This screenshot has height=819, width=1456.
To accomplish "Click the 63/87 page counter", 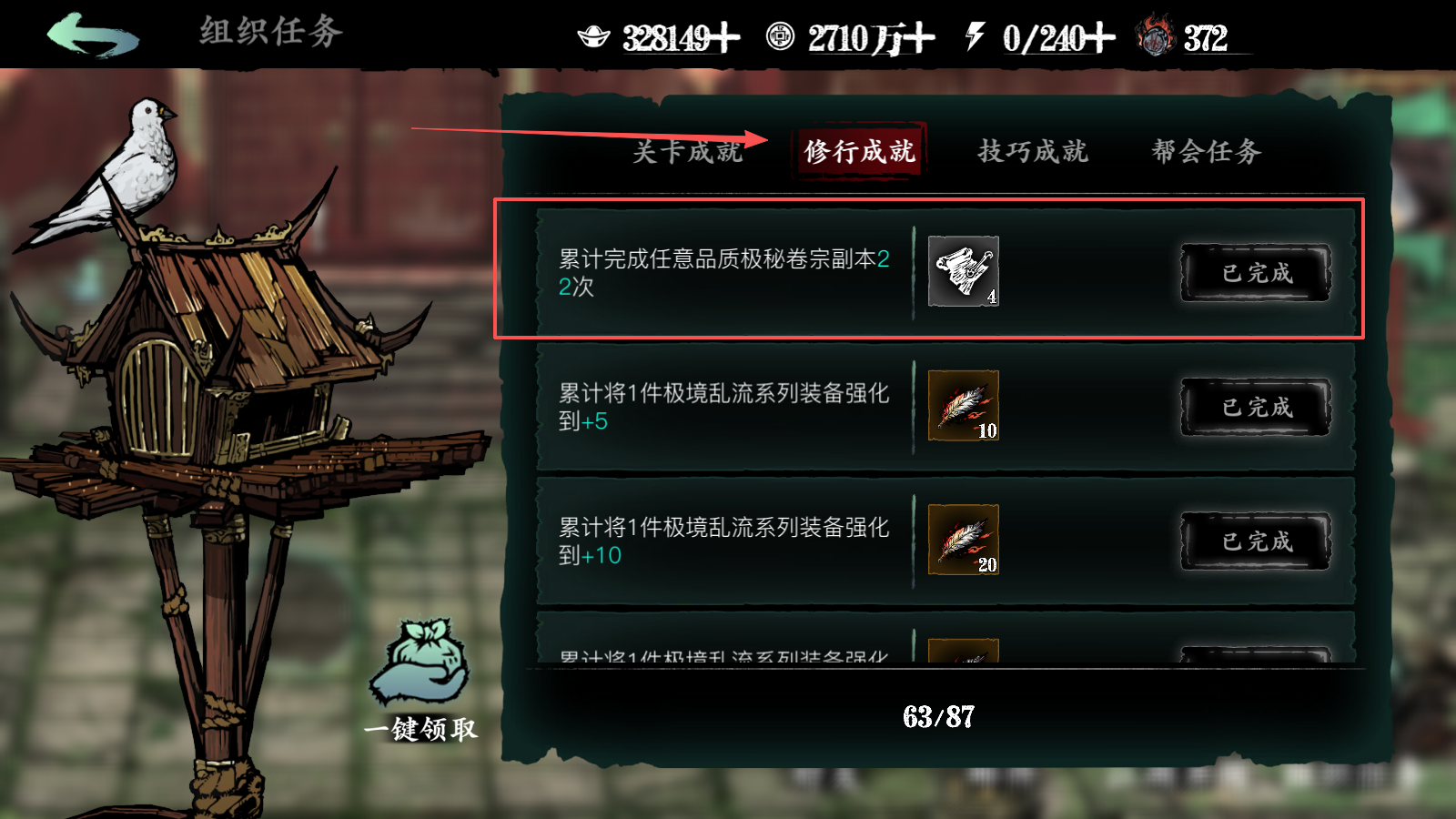I will (x=939, y=718).
